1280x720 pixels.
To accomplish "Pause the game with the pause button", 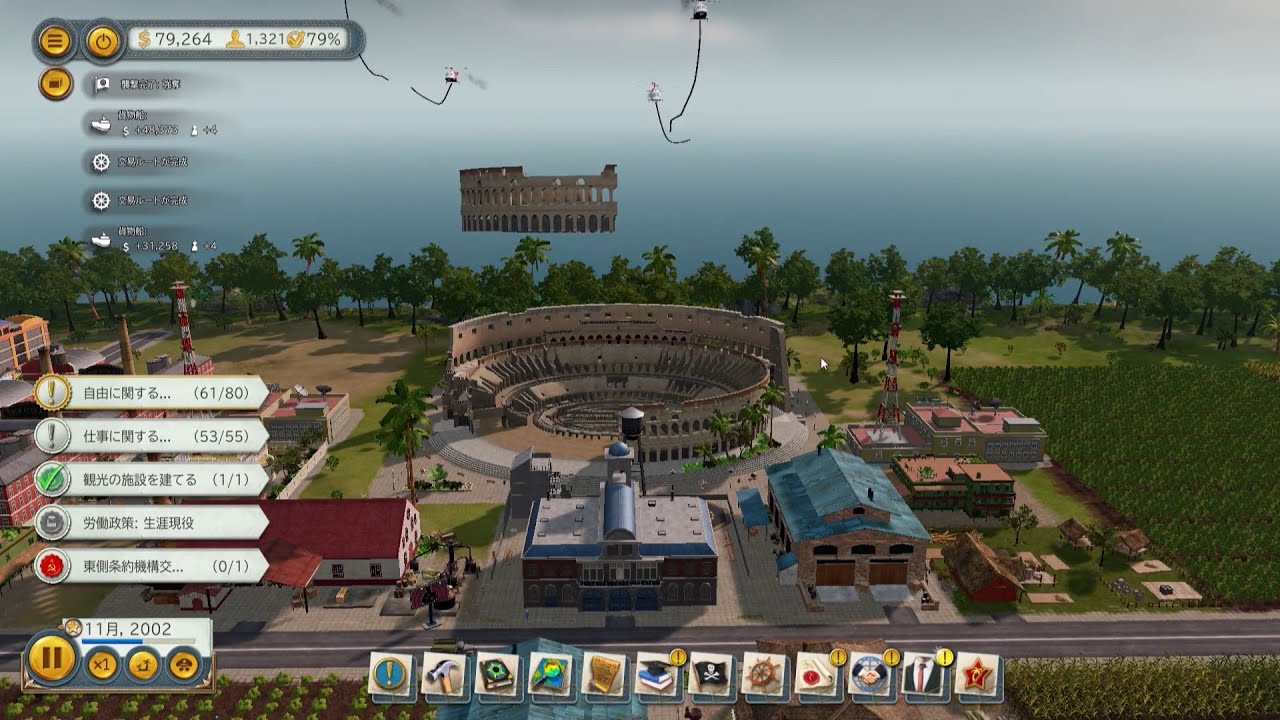I will click(x=50, y=658).
